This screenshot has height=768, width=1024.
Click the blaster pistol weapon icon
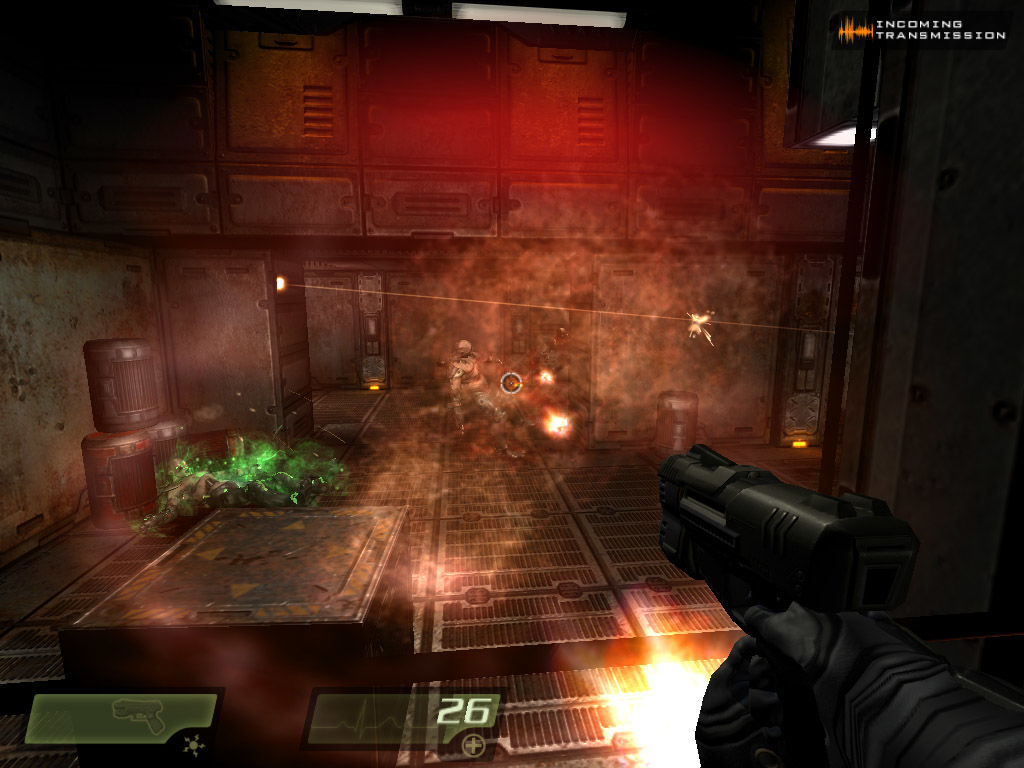[138, 710]
